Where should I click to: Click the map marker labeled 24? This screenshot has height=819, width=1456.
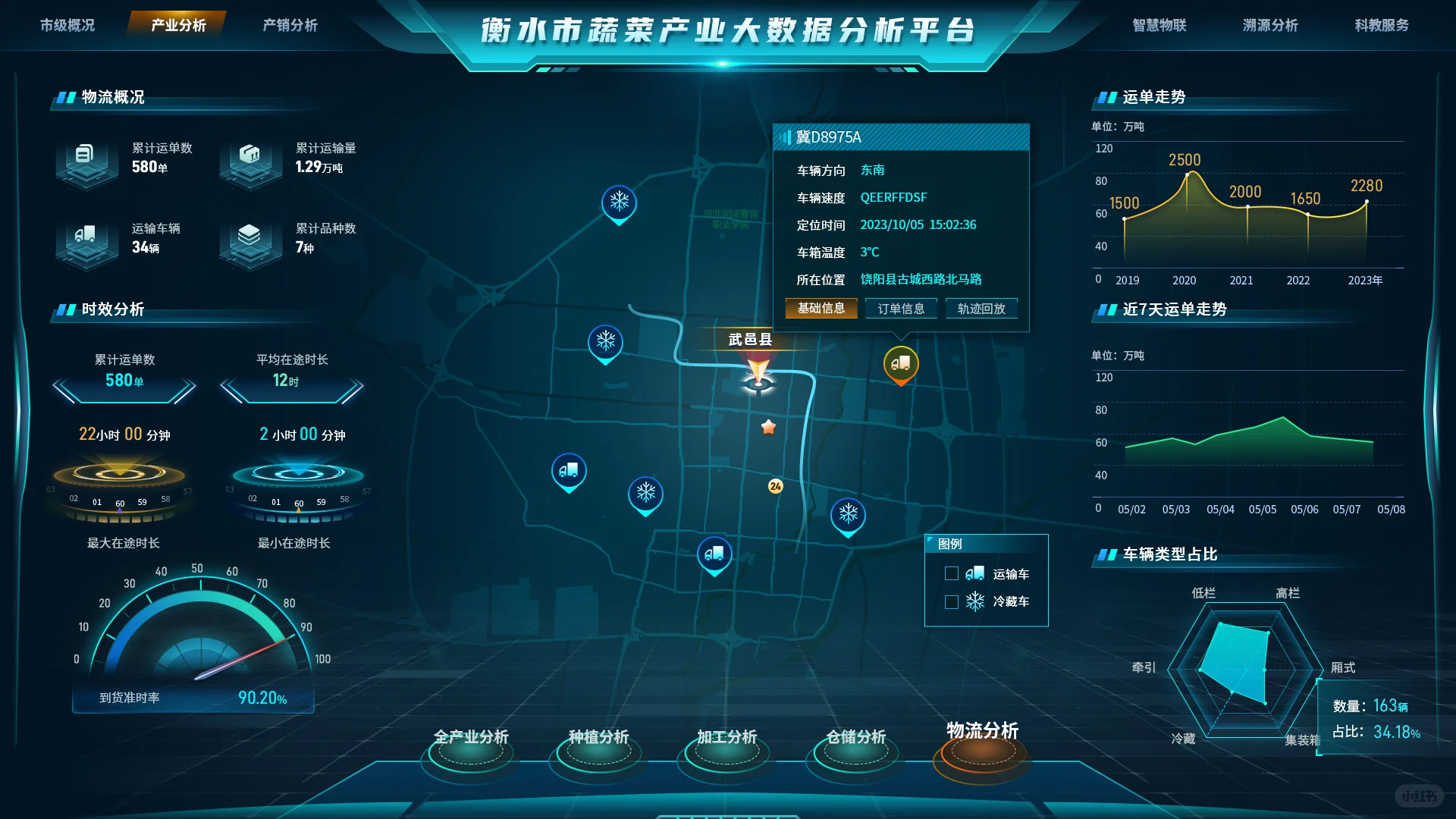point(775,487)
